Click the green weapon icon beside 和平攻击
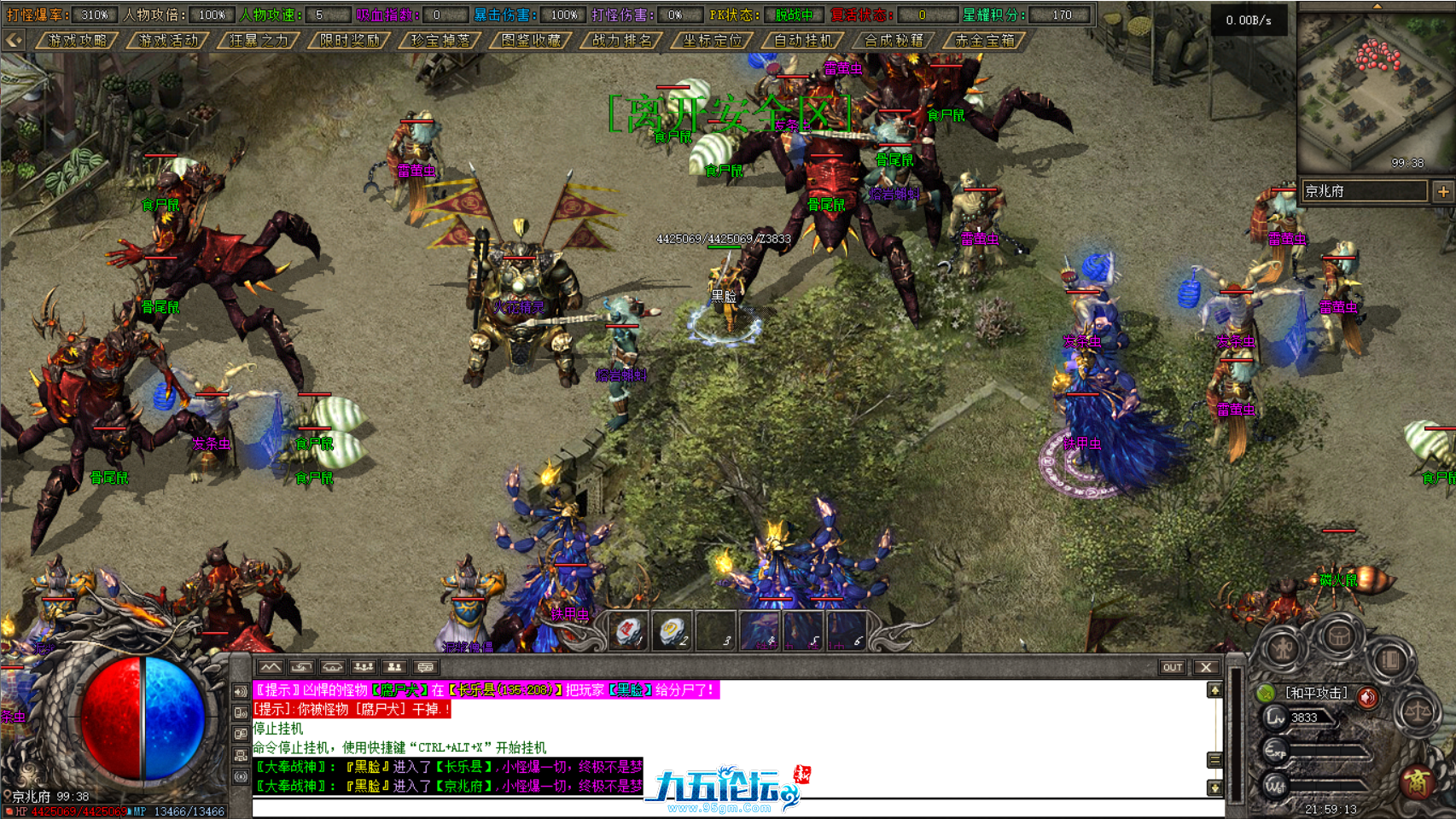This screenshot has width=1456, height=819. [x=1266, y=694]
